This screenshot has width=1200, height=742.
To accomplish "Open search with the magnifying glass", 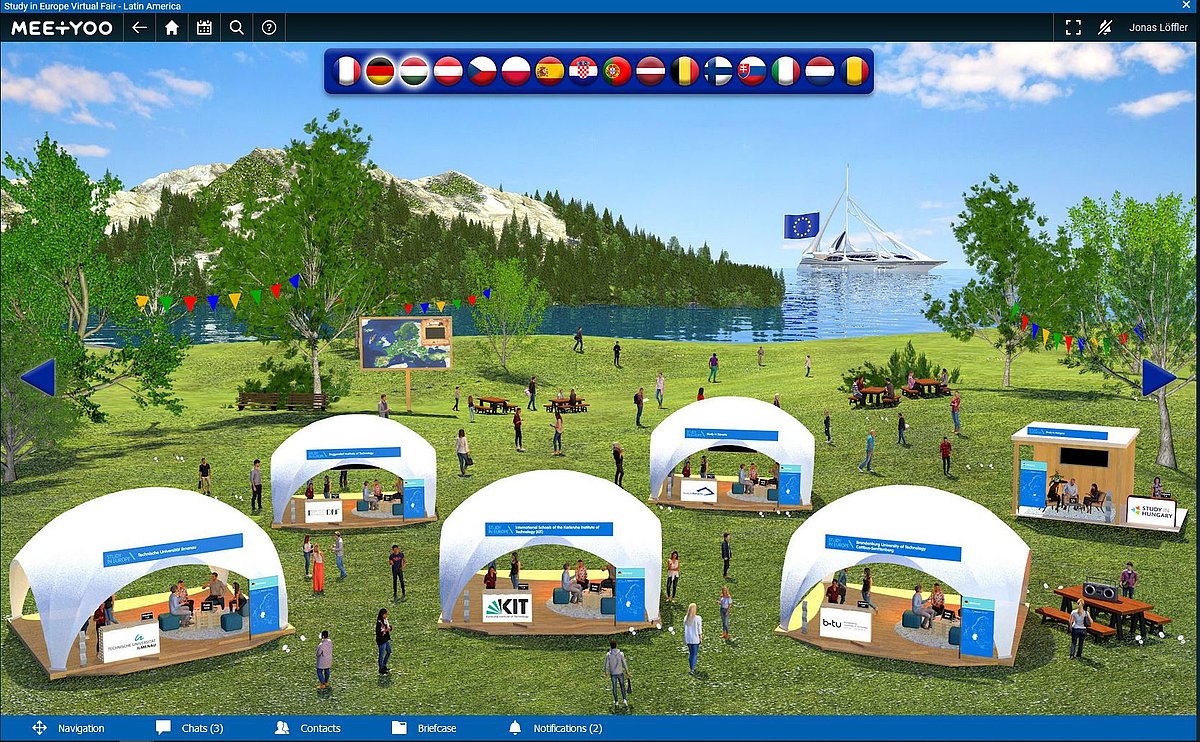I will click(236, 28).
